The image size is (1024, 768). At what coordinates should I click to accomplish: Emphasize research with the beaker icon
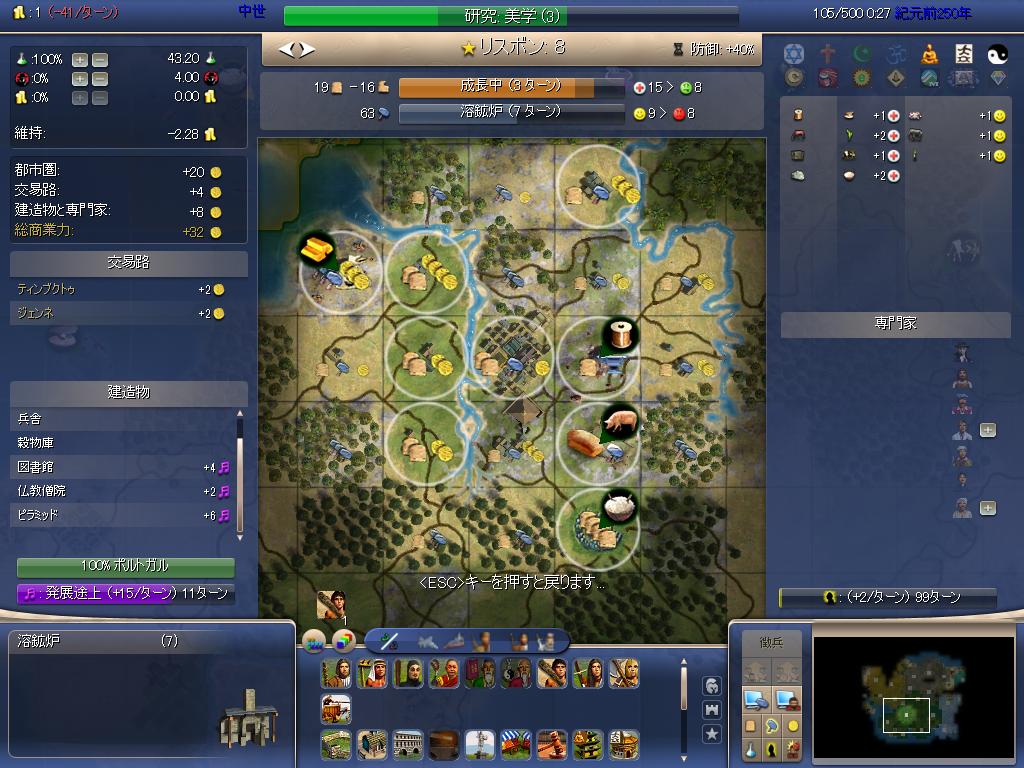(x=750, y=748)
